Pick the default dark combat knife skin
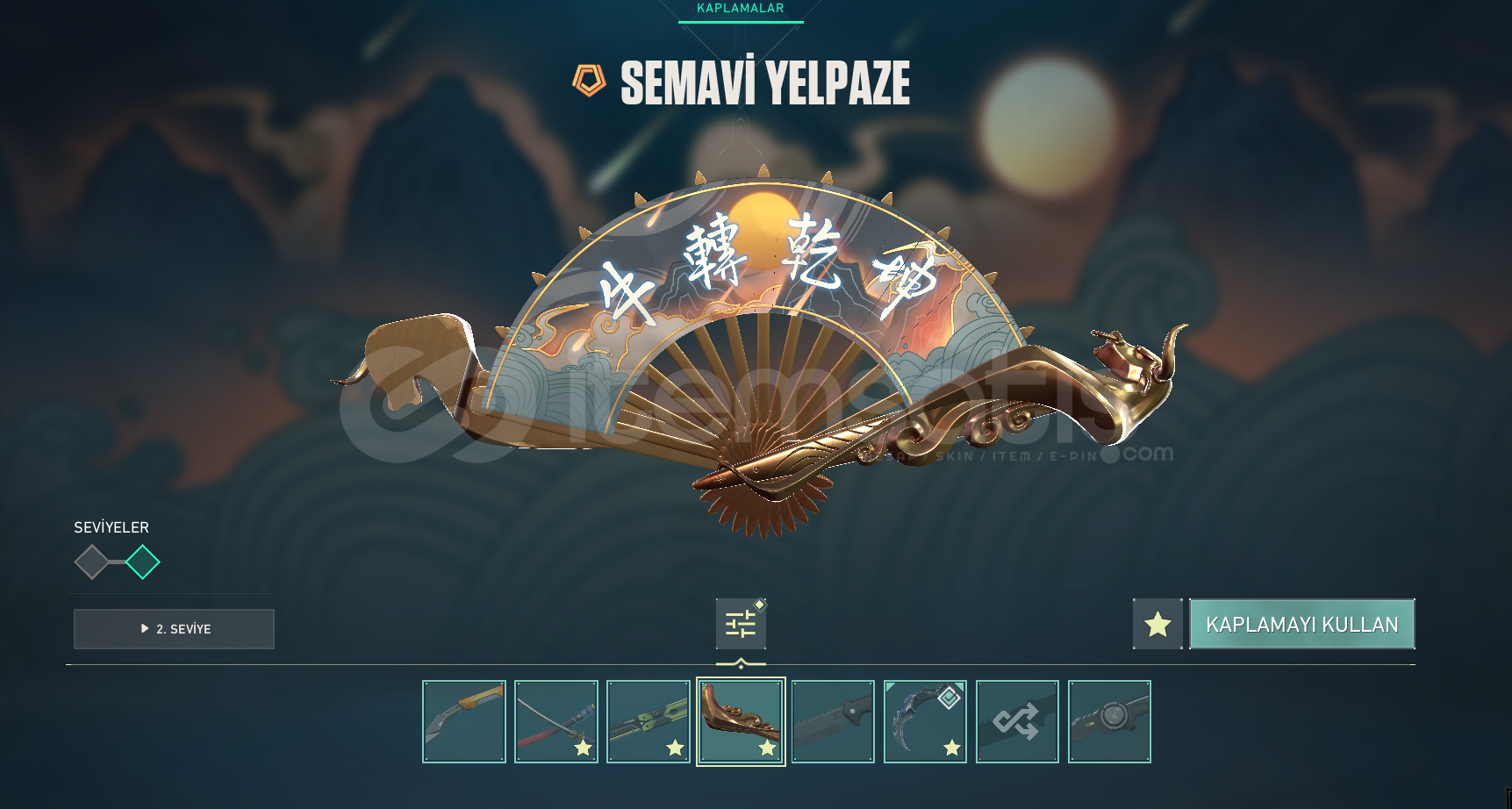Viewport: 1512px width, 809px height. pyautogui.click(x=833, y=721)
